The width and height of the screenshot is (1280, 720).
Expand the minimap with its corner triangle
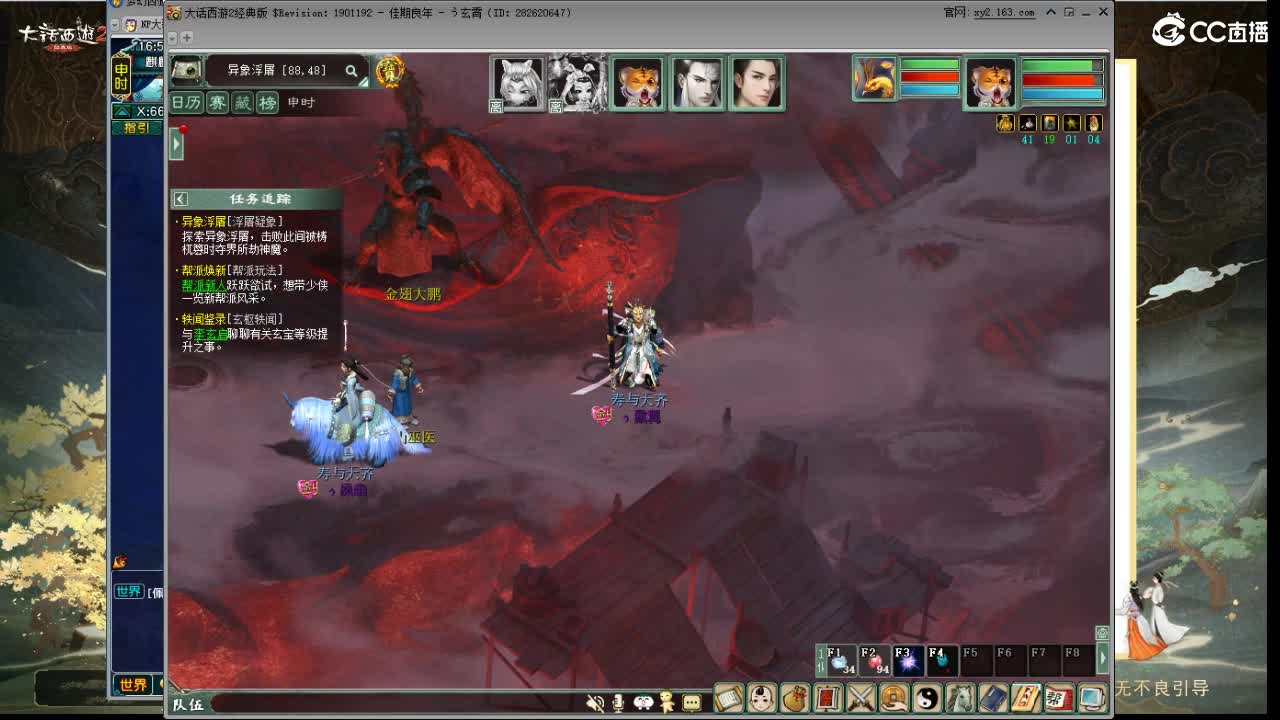click(x=363, y=82)
